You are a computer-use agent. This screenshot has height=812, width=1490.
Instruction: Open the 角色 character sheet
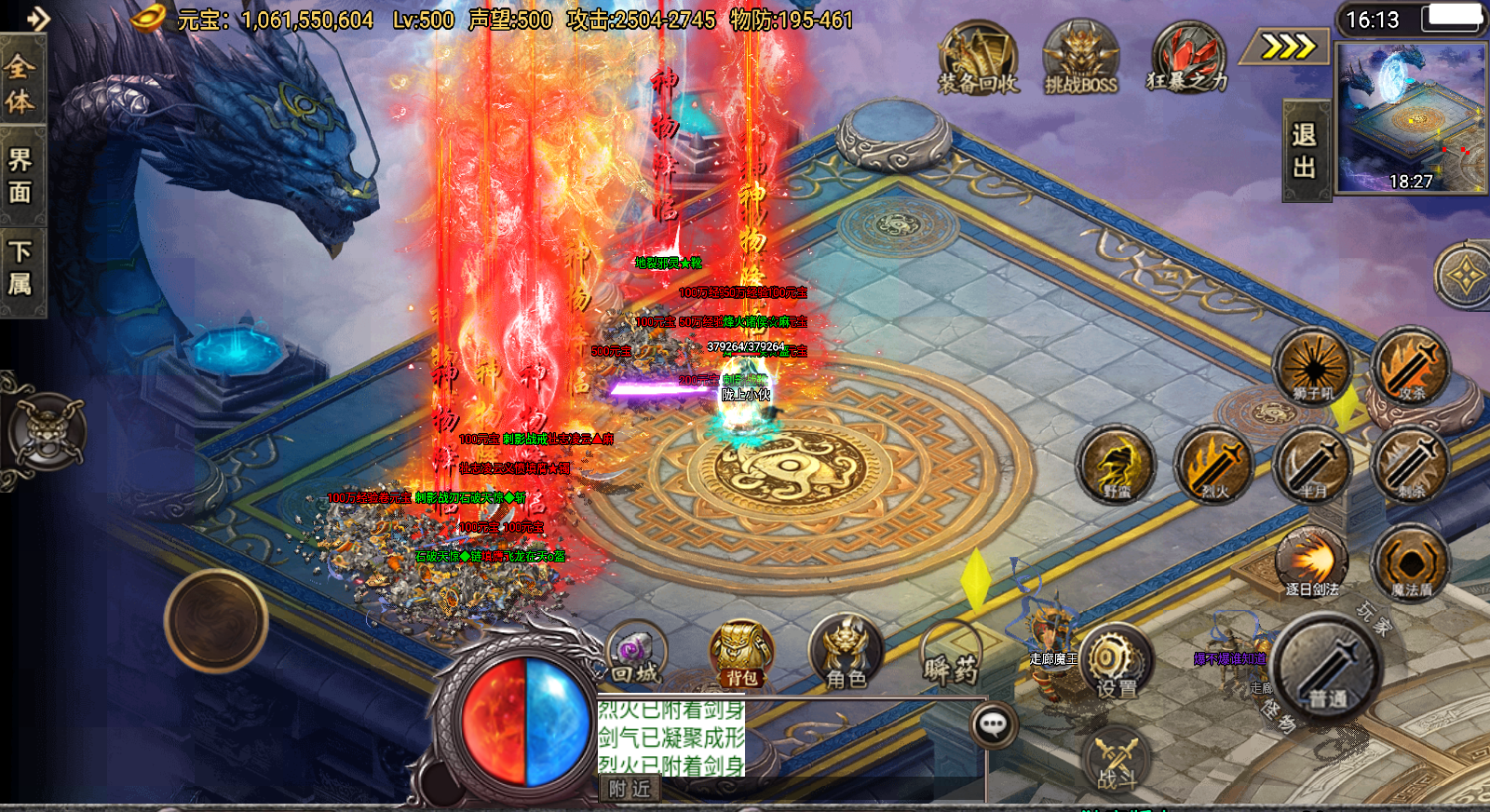pyautogui.click(x=846, y=654)
